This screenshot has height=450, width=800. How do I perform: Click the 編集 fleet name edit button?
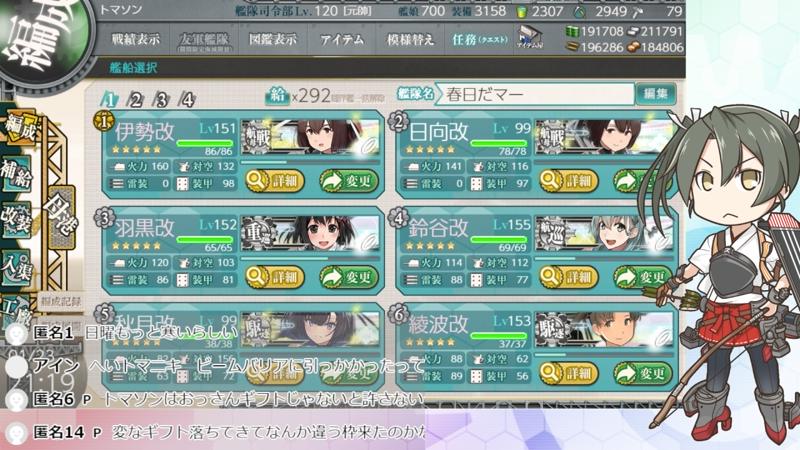(656, 95)
